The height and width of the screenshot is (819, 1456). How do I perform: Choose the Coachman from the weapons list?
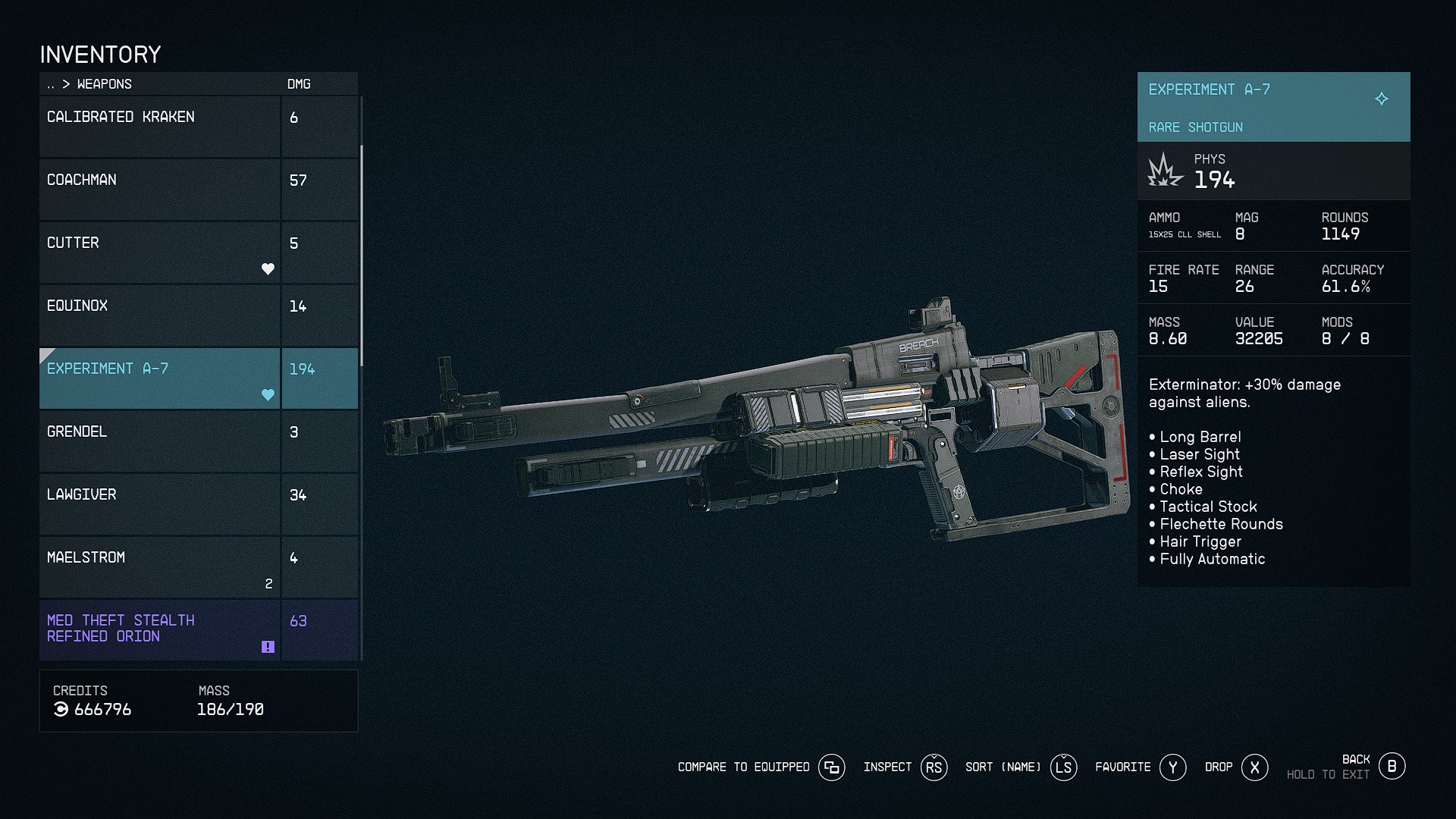pyautogui.click(x=159, y=189)
